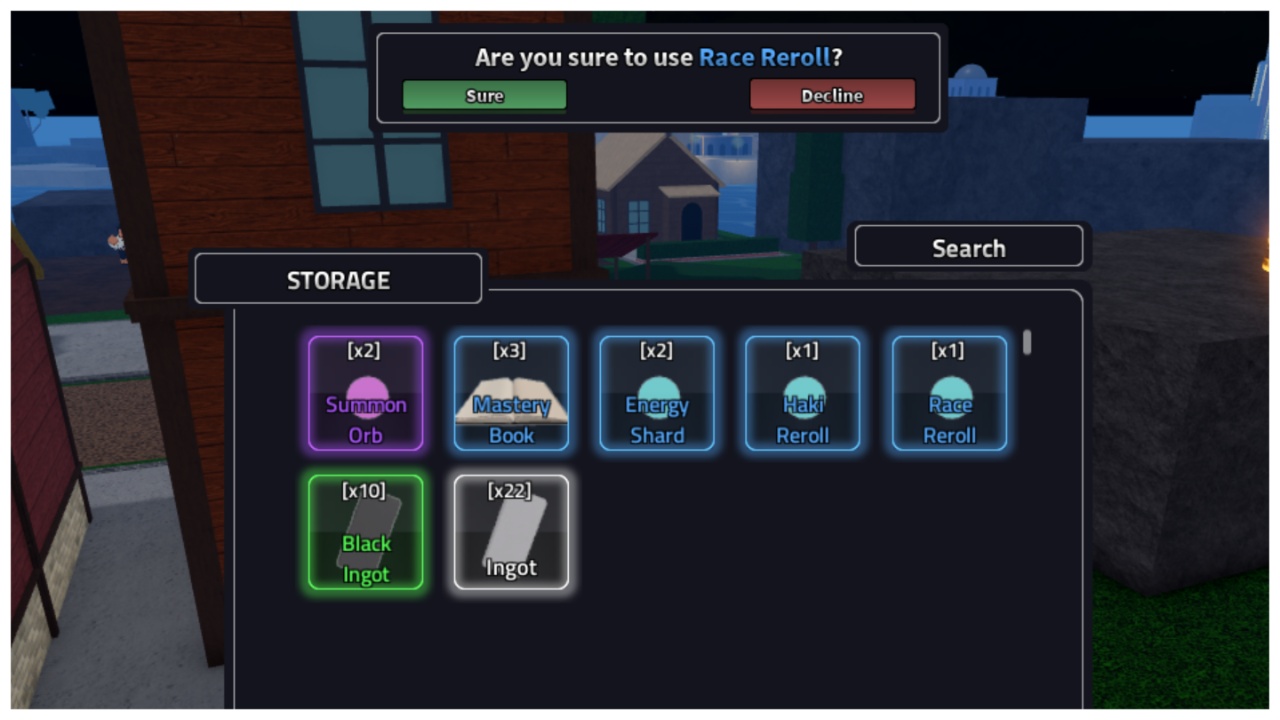
Task: Use the Haki Reroll item
Action: click(802, 393)
